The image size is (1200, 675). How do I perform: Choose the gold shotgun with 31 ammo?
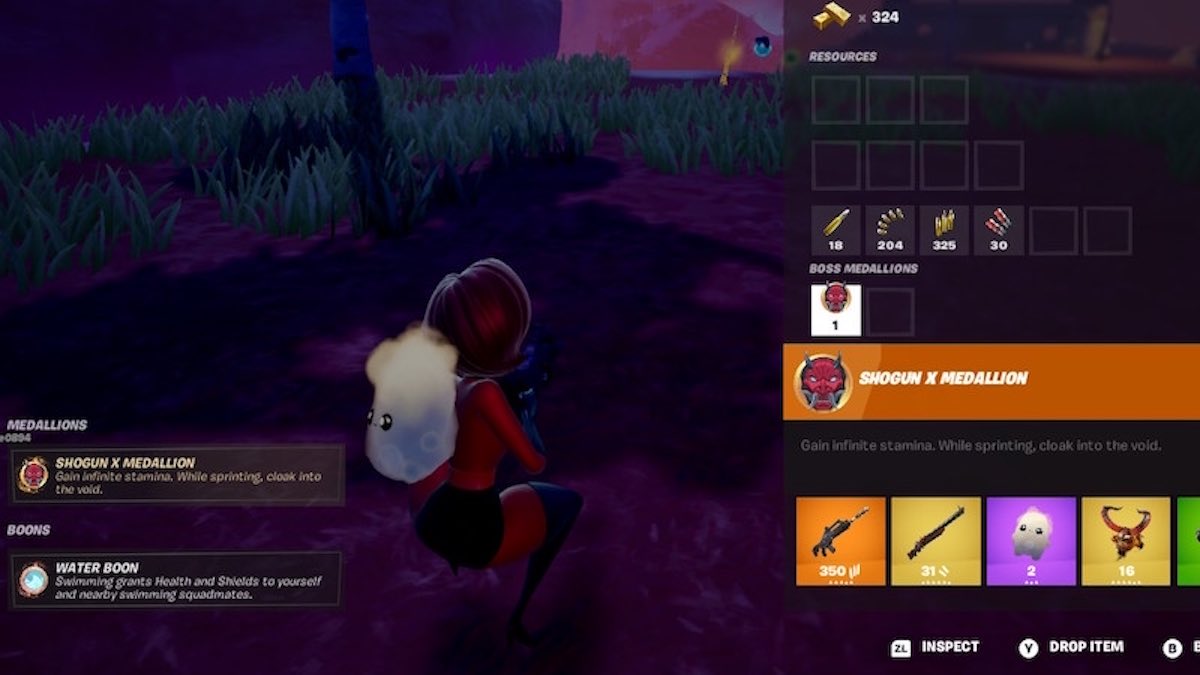click(935, 540)
